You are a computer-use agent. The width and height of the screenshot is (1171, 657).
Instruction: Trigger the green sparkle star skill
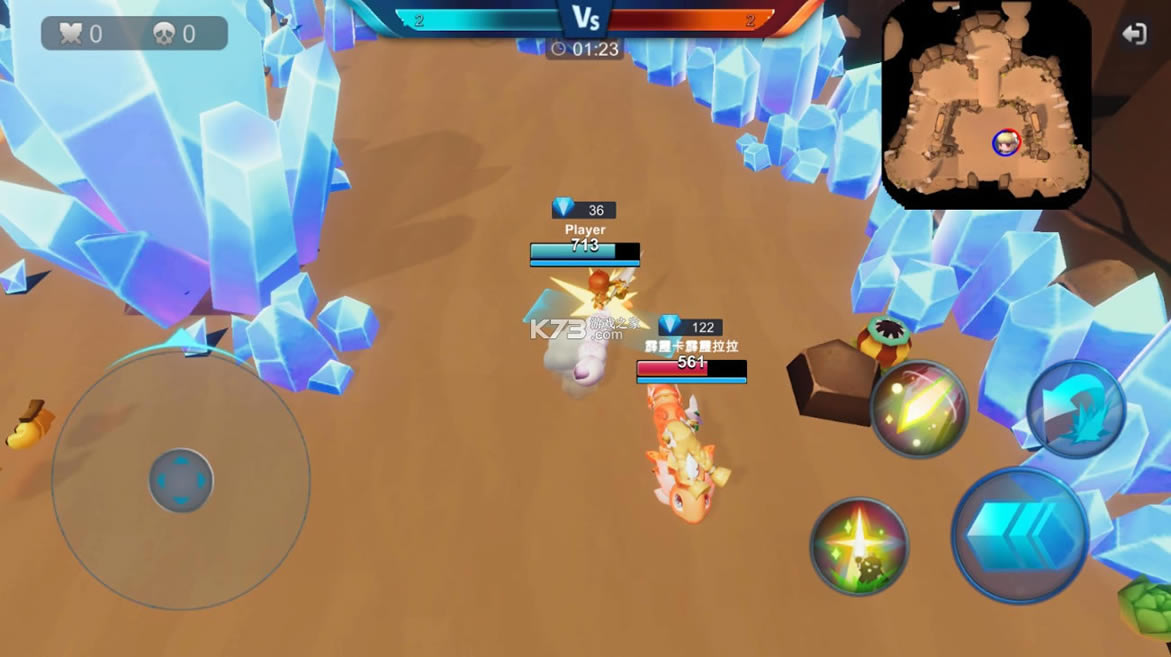pyautogui.click(x=859, y=546)
